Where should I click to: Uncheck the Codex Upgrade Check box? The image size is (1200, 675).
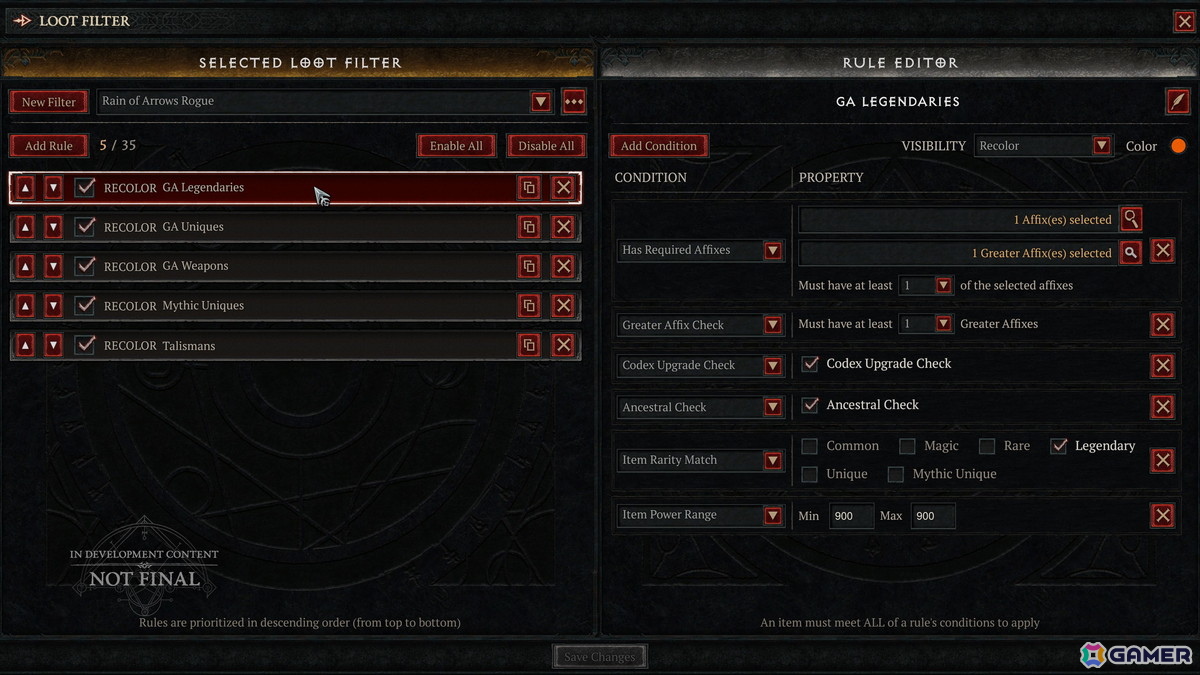click(x=811, y=364)
